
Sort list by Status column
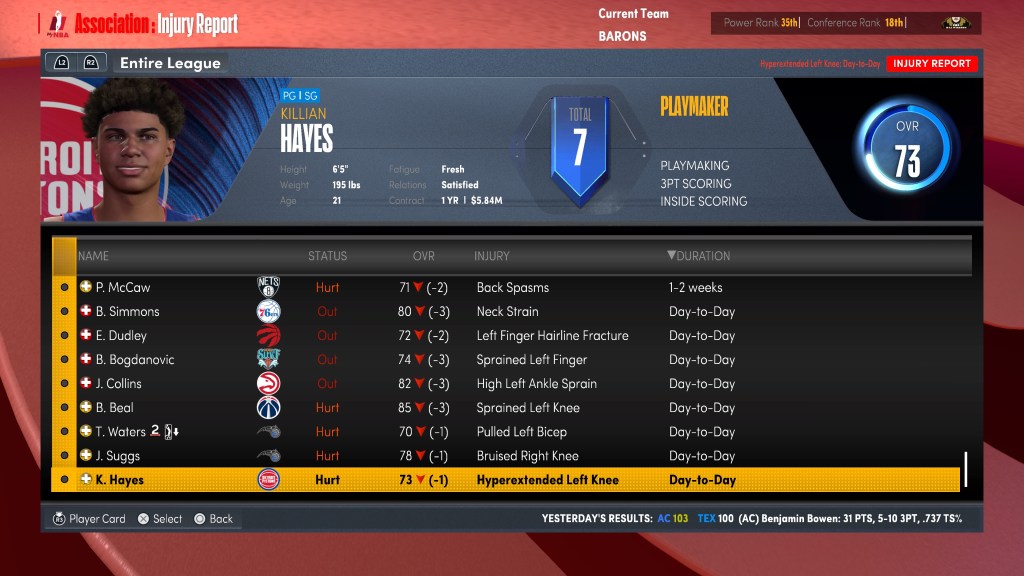coord(327,256)
